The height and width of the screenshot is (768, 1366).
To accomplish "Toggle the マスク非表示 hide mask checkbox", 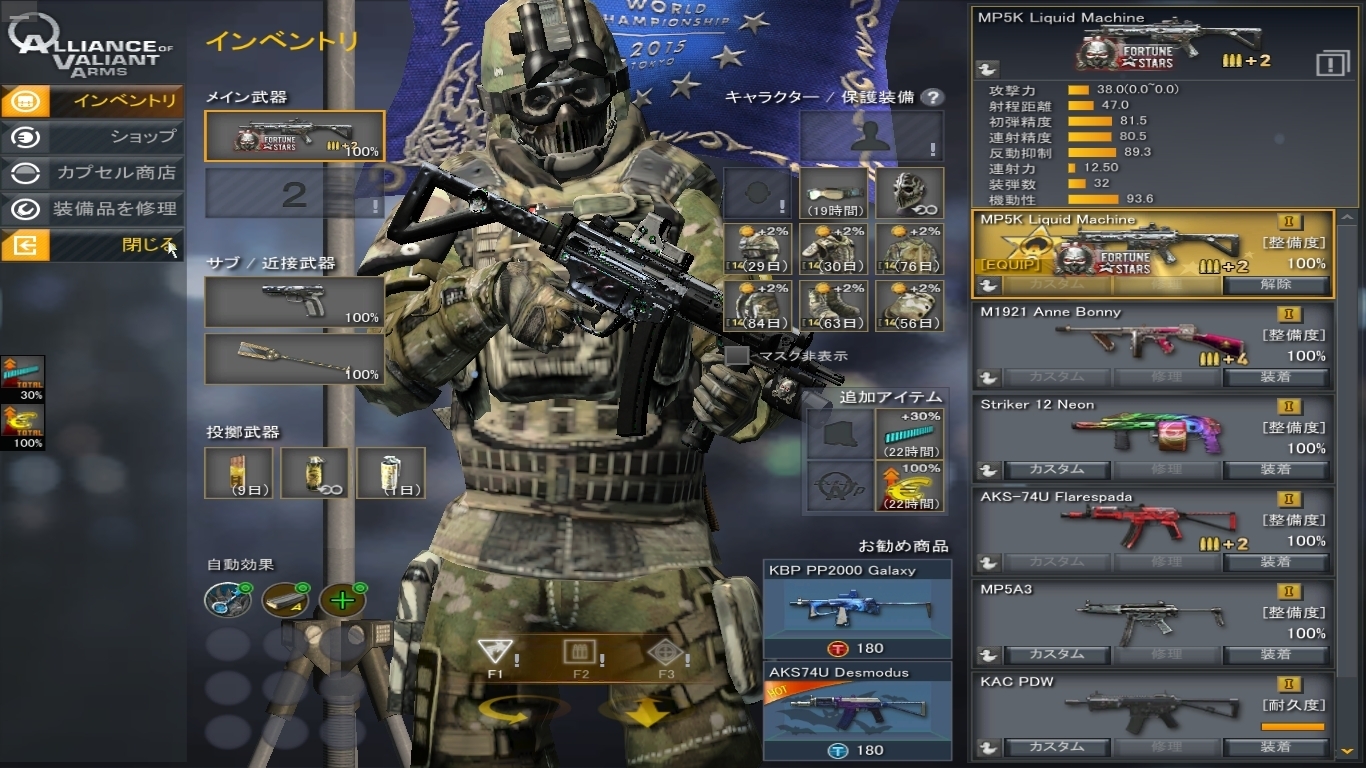I will coord(737,355).
